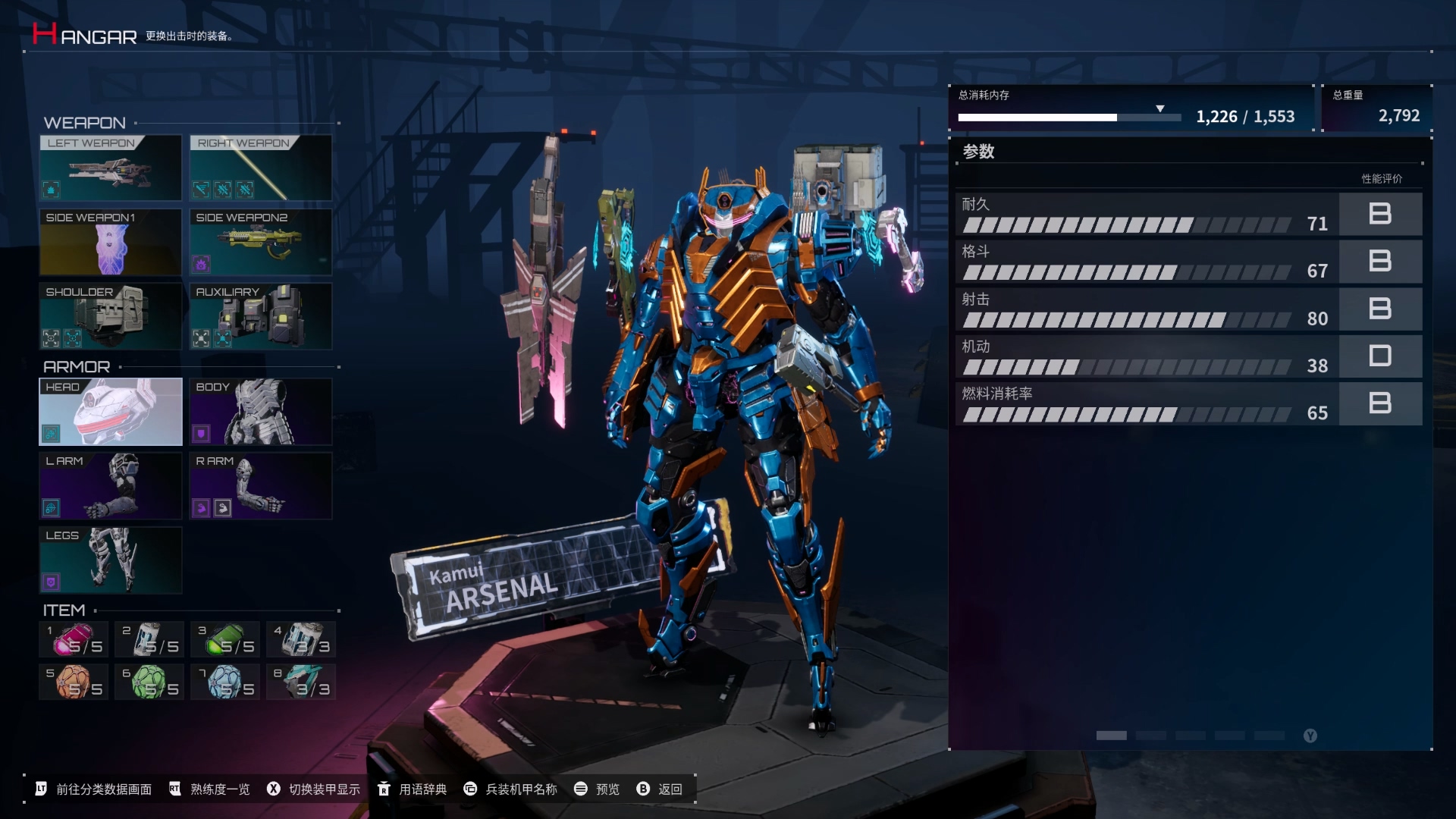
Task: Select the R ARM armor slot
Action: 260,486
